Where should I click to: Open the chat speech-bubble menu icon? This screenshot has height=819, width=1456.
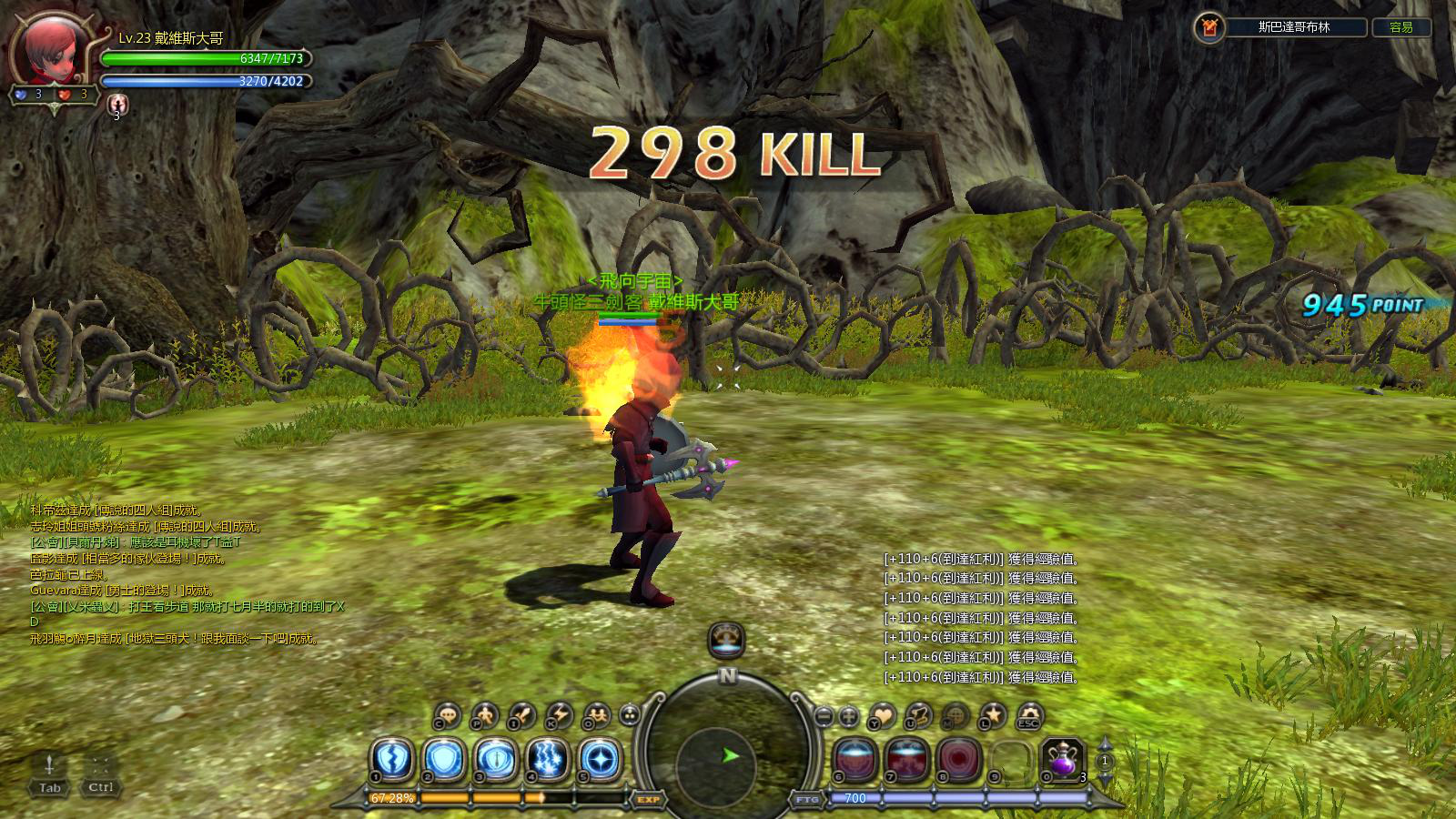447,715
